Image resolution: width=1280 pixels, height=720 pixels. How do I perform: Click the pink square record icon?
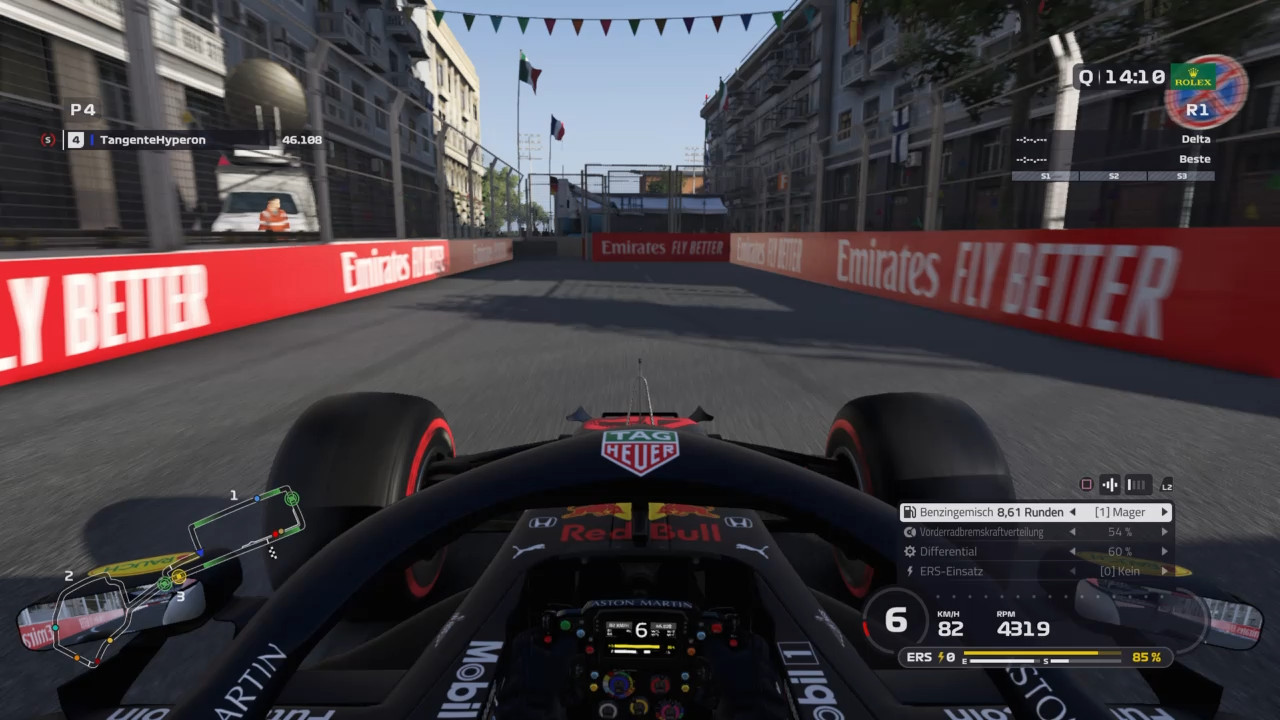(1086, 485)
